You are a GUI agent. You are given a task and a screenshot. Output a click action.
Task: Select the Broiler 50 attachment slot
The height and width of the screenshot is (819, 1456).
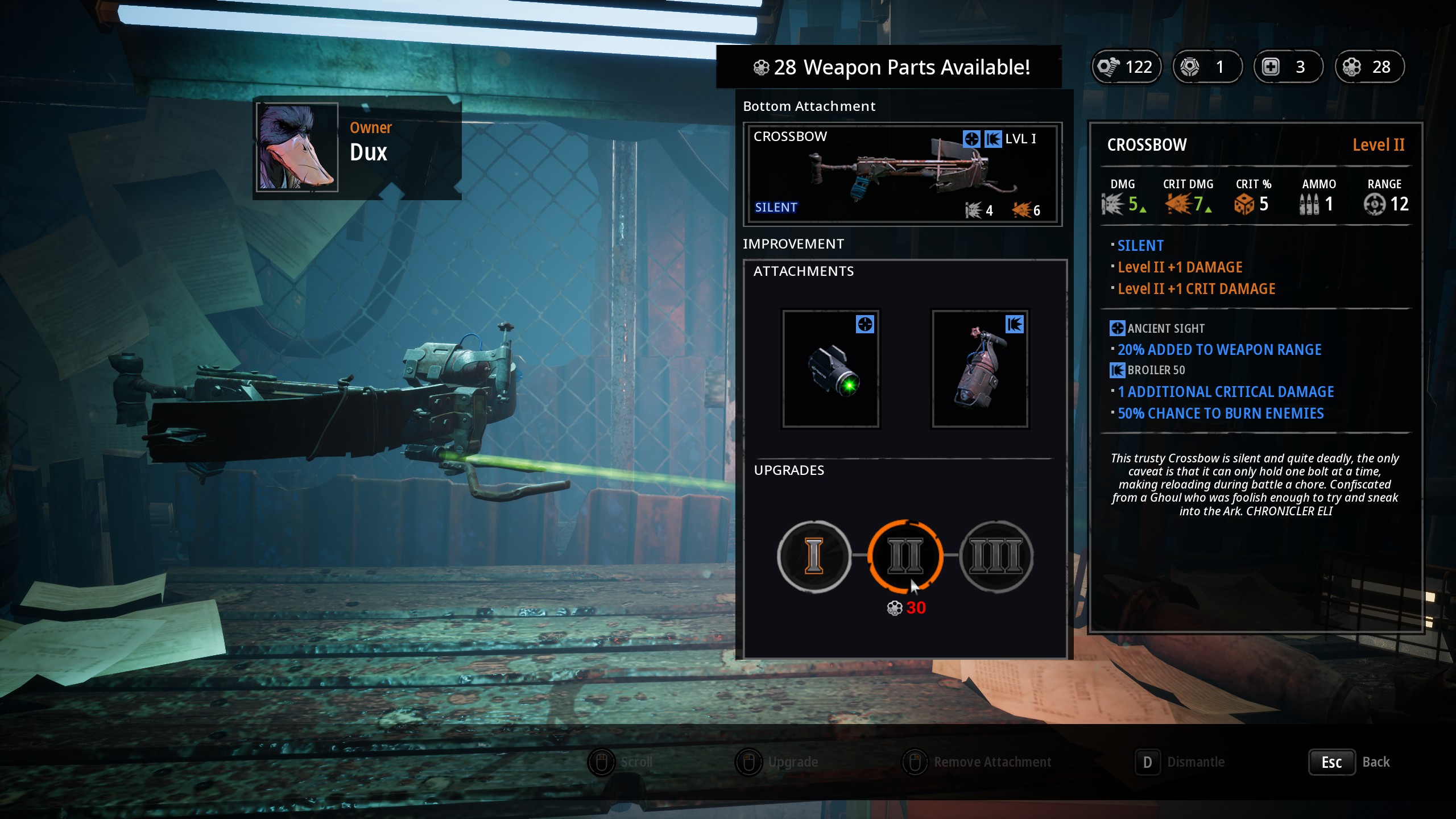pos(979,369)
